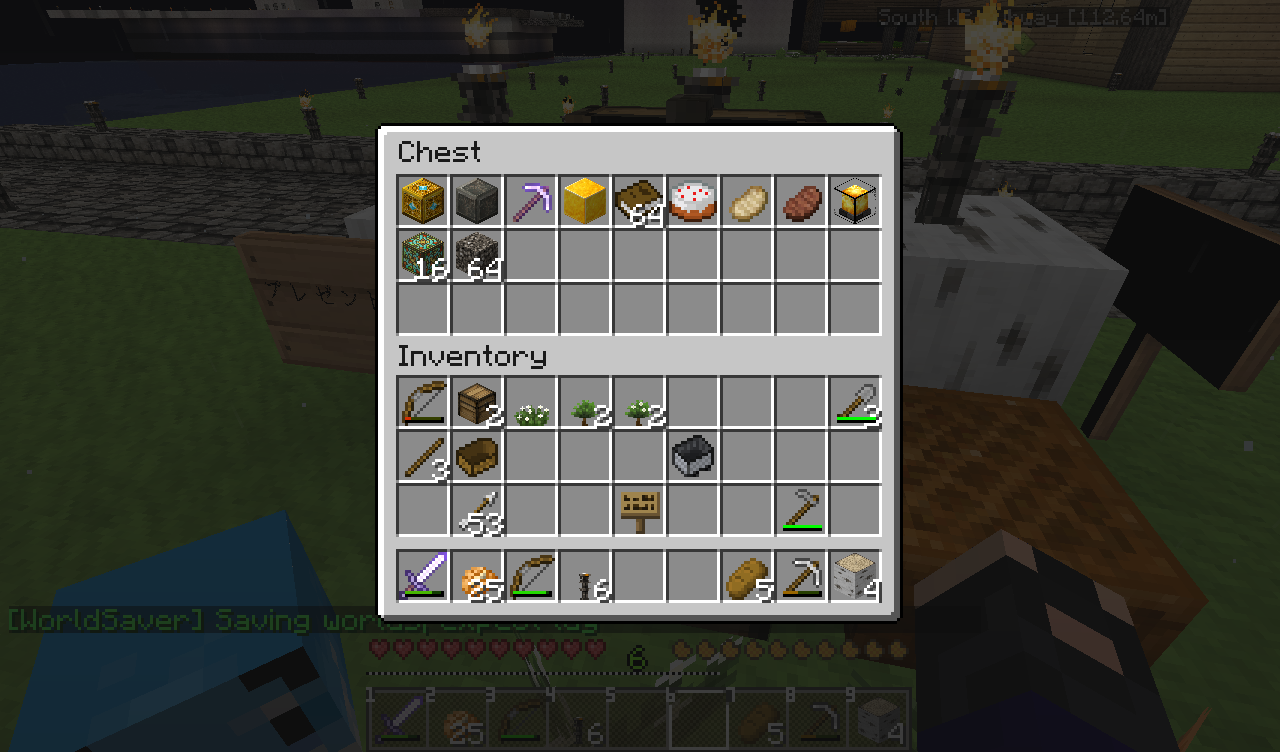Grab the stack of 64 books
1280x752 pixels.
639,201
